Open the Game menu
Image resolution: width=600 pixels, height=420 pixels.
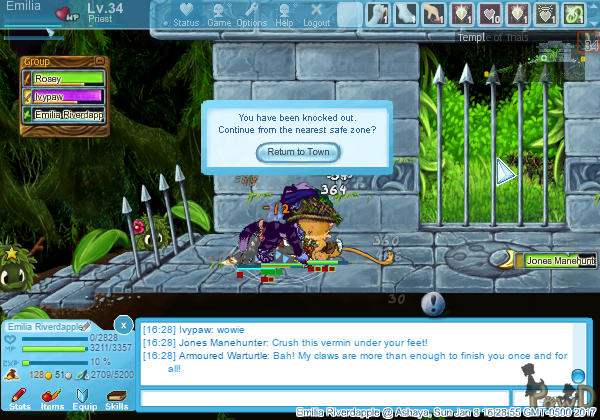(x=218, y=14)
